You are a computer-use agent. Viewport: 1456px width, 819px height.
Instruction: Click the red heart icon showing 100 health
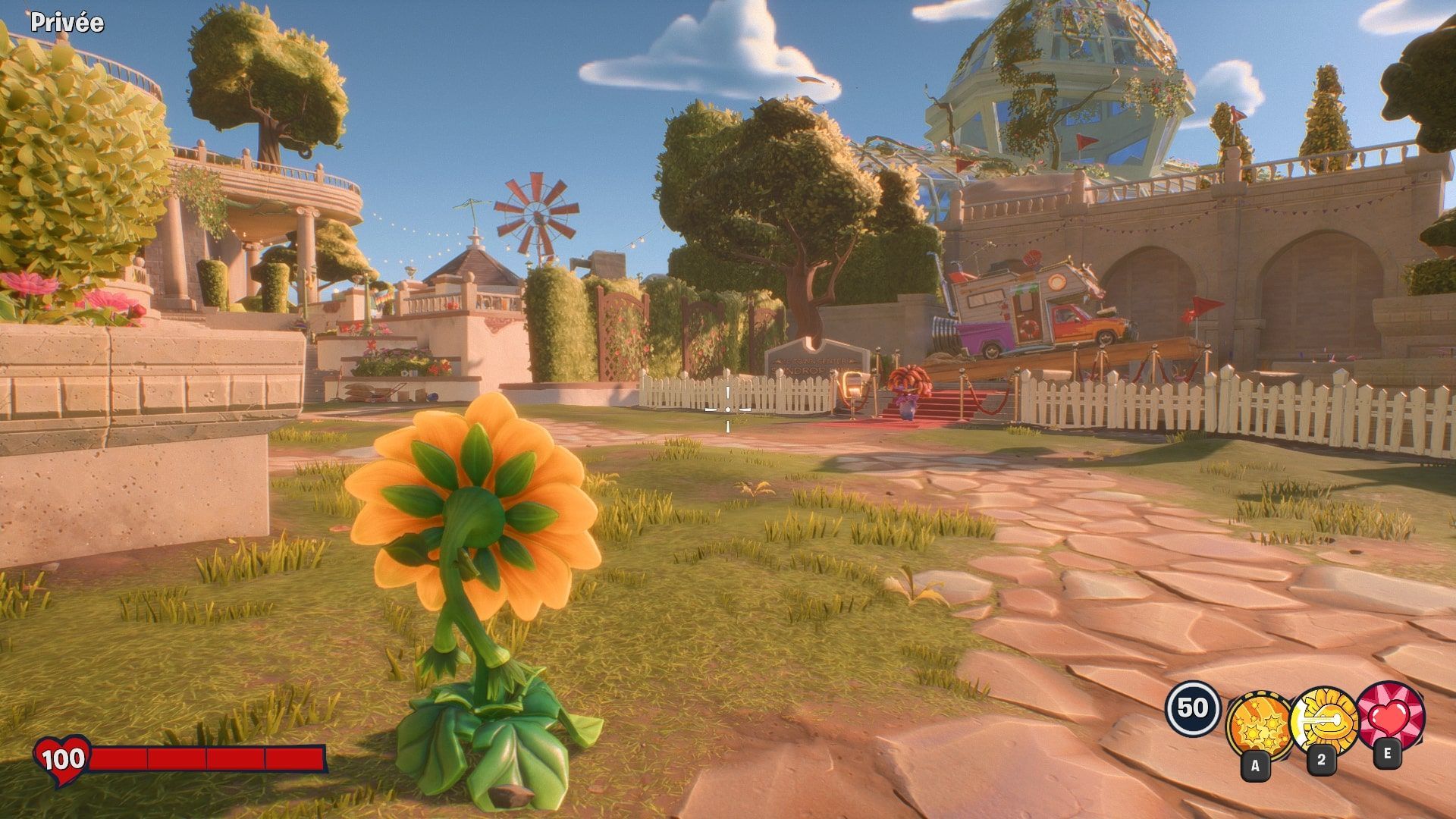click(62, 756)
